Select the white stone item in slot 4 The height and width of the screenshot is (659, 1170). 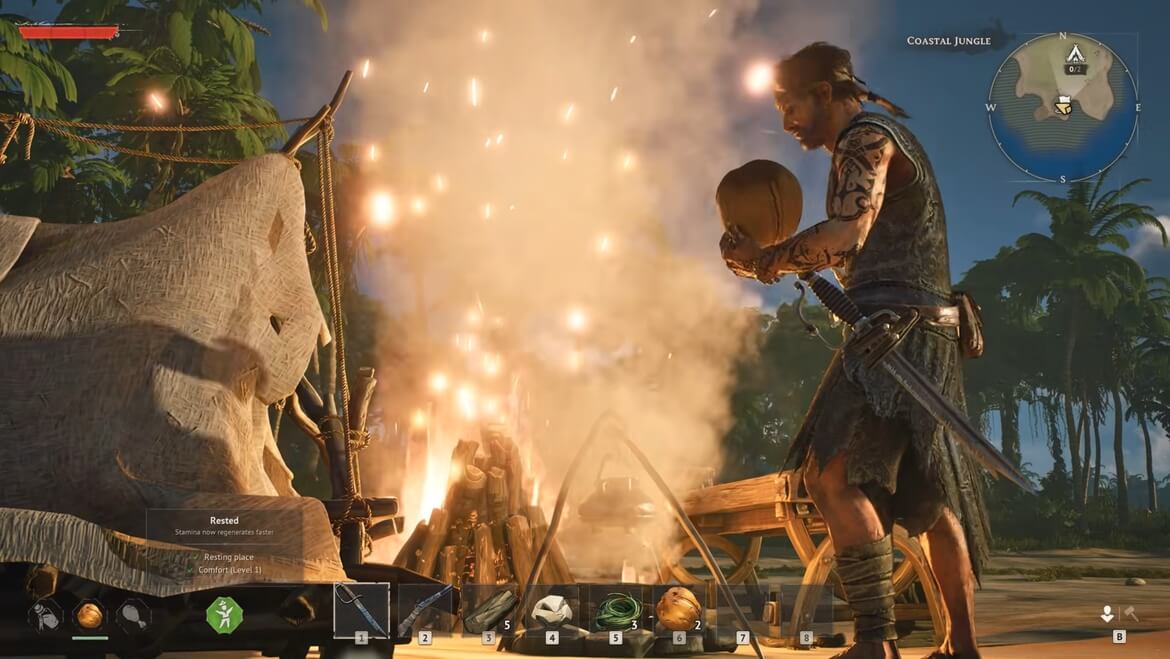click(x=551, y=609)
